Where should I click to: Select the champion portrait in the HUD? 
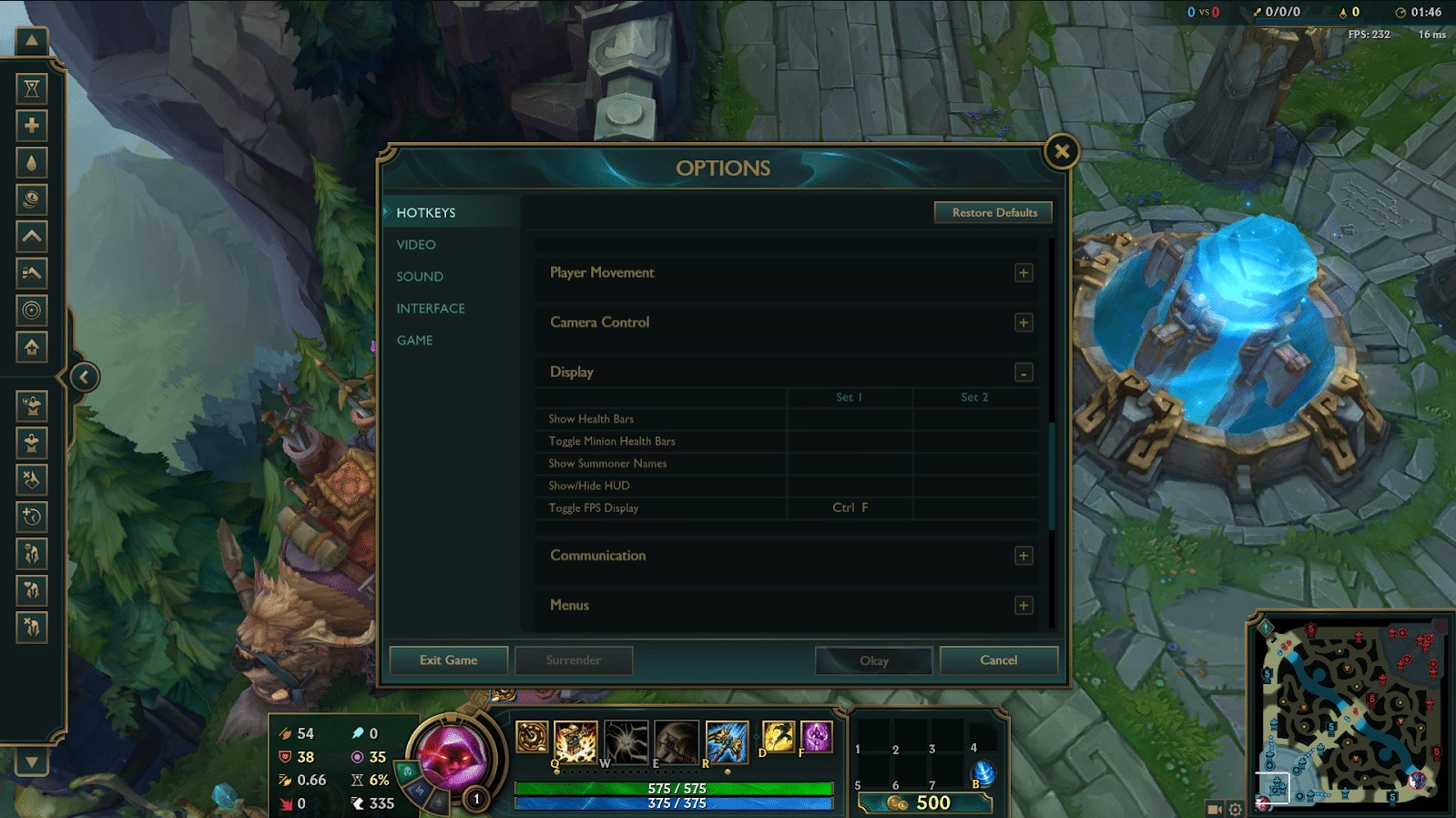click(453, 758)
